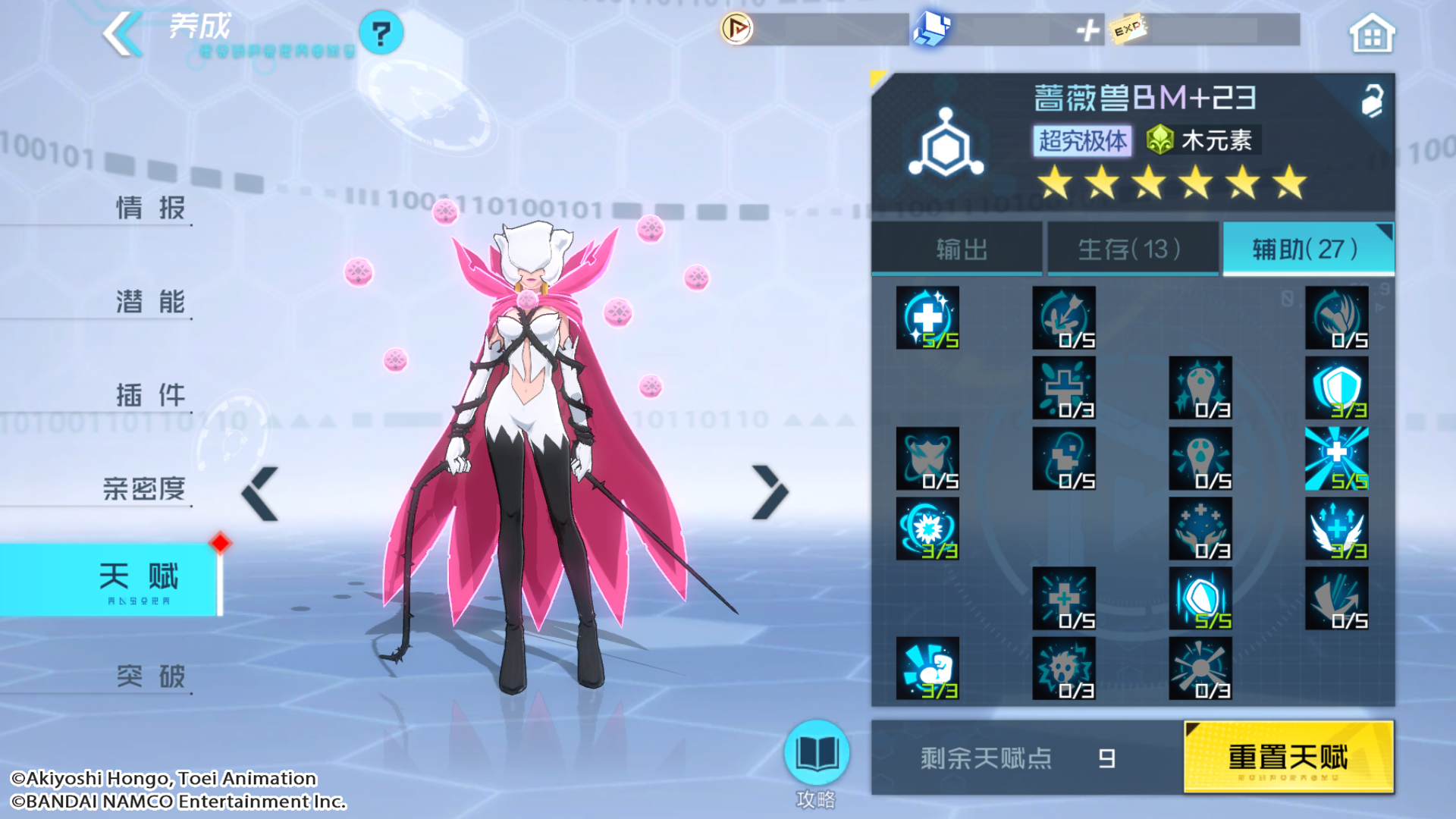Screen dimensions: 1456x819
Task: Switch to the 输出 talent tab
Action: click(x=959, y=249)
